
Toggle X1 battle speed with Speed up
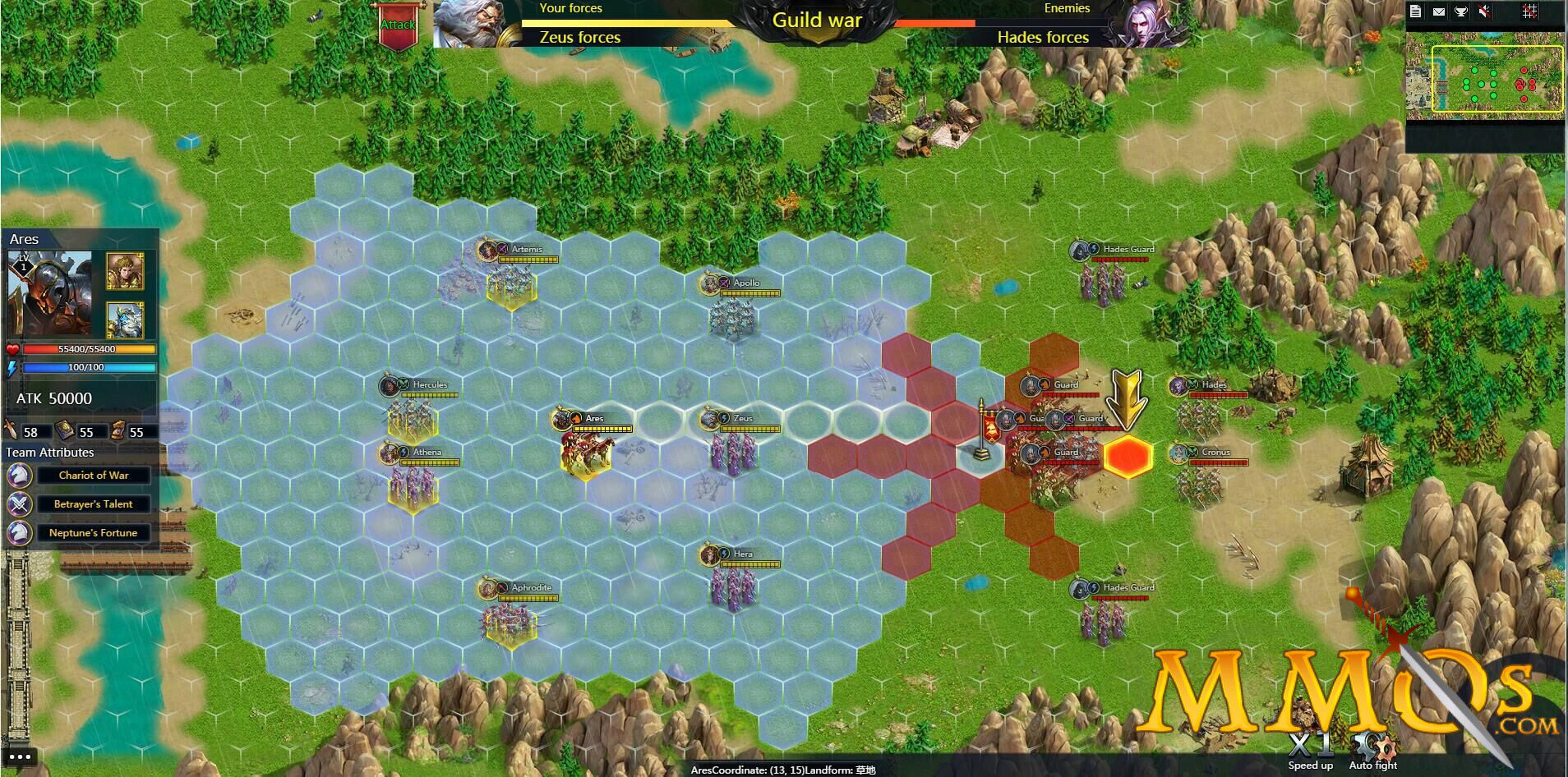coord(1310,743)
